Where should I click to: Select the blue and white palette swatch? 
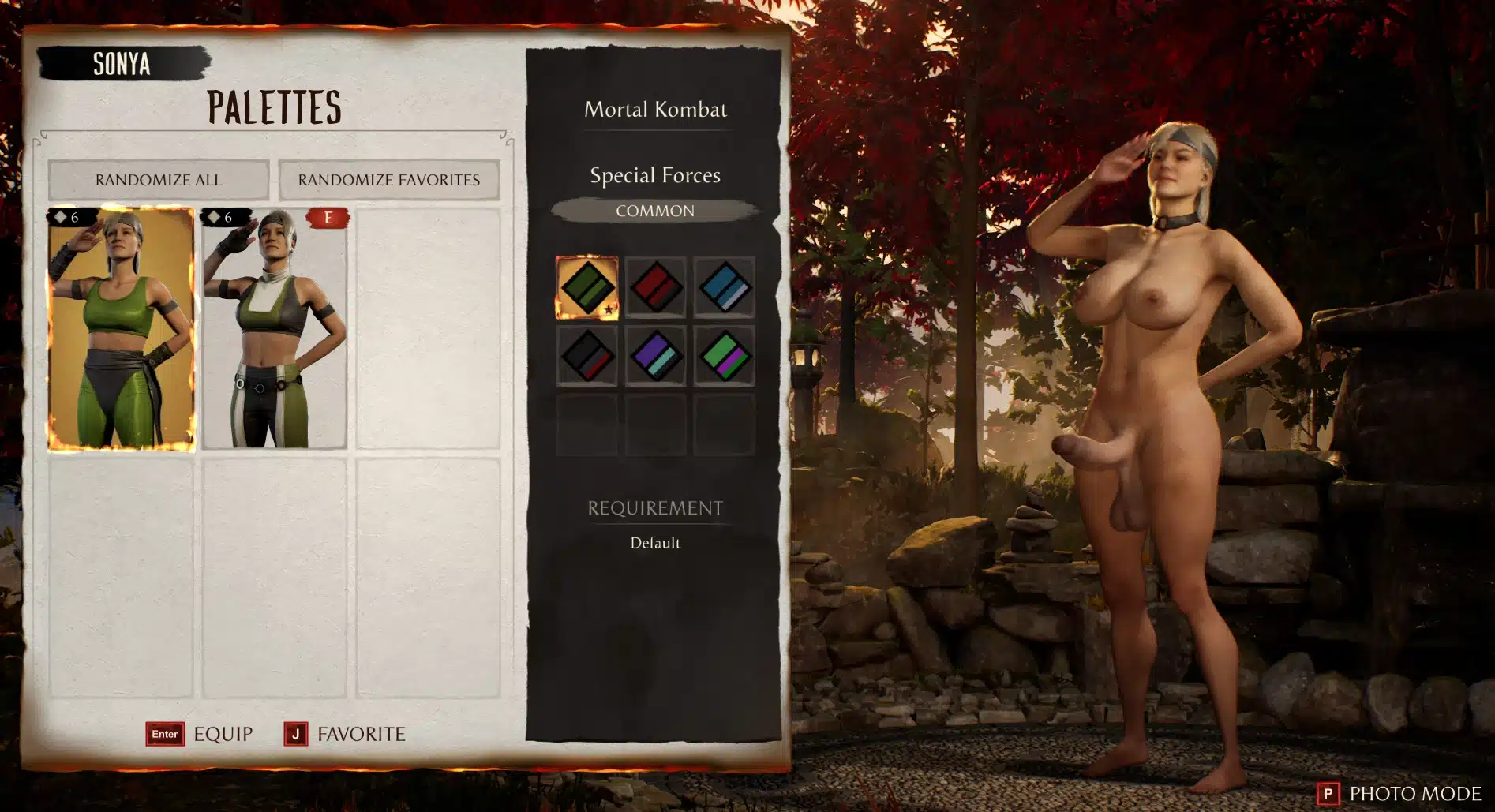click(x=724, y=287)
